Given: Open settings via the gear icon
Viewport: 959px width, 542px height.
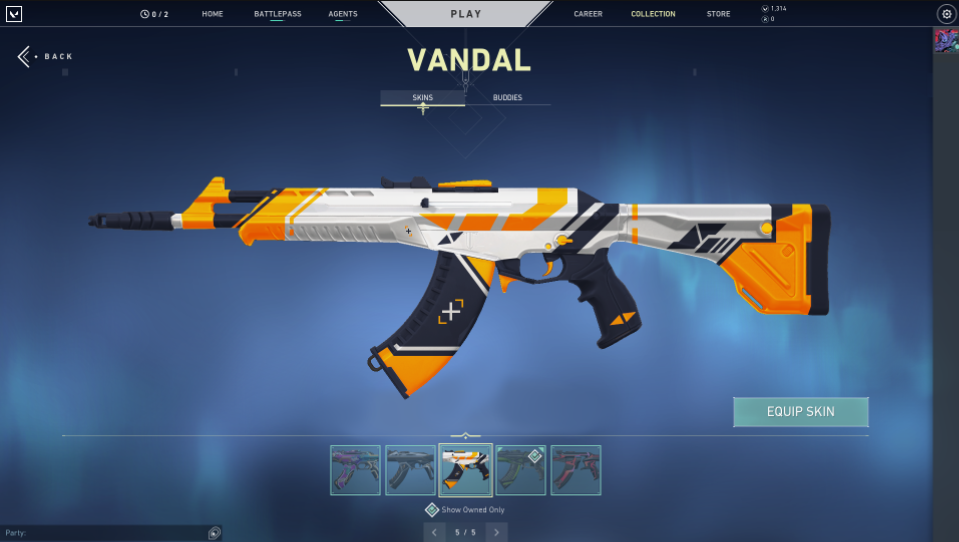Looking at the screenshot, I should pyautogui.click(x=946, y=14).
